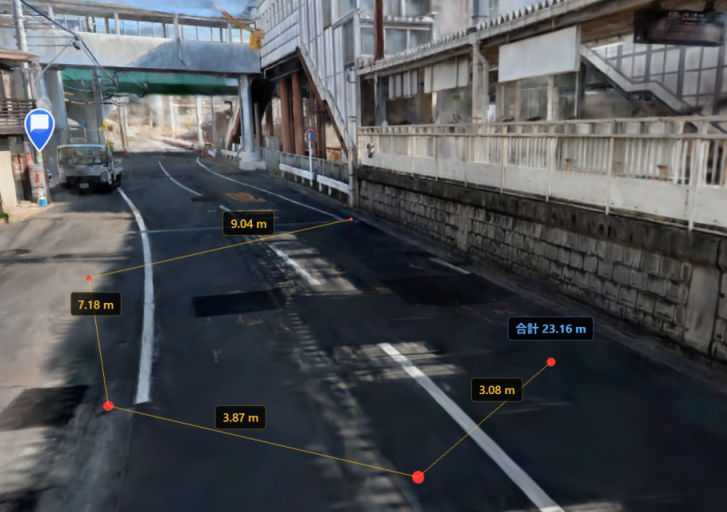The image size is (727, 512).
Task: Select the node joining 7.18 m and 3.87 m segments
Action: pyautogui.click(x=108, y=406)
